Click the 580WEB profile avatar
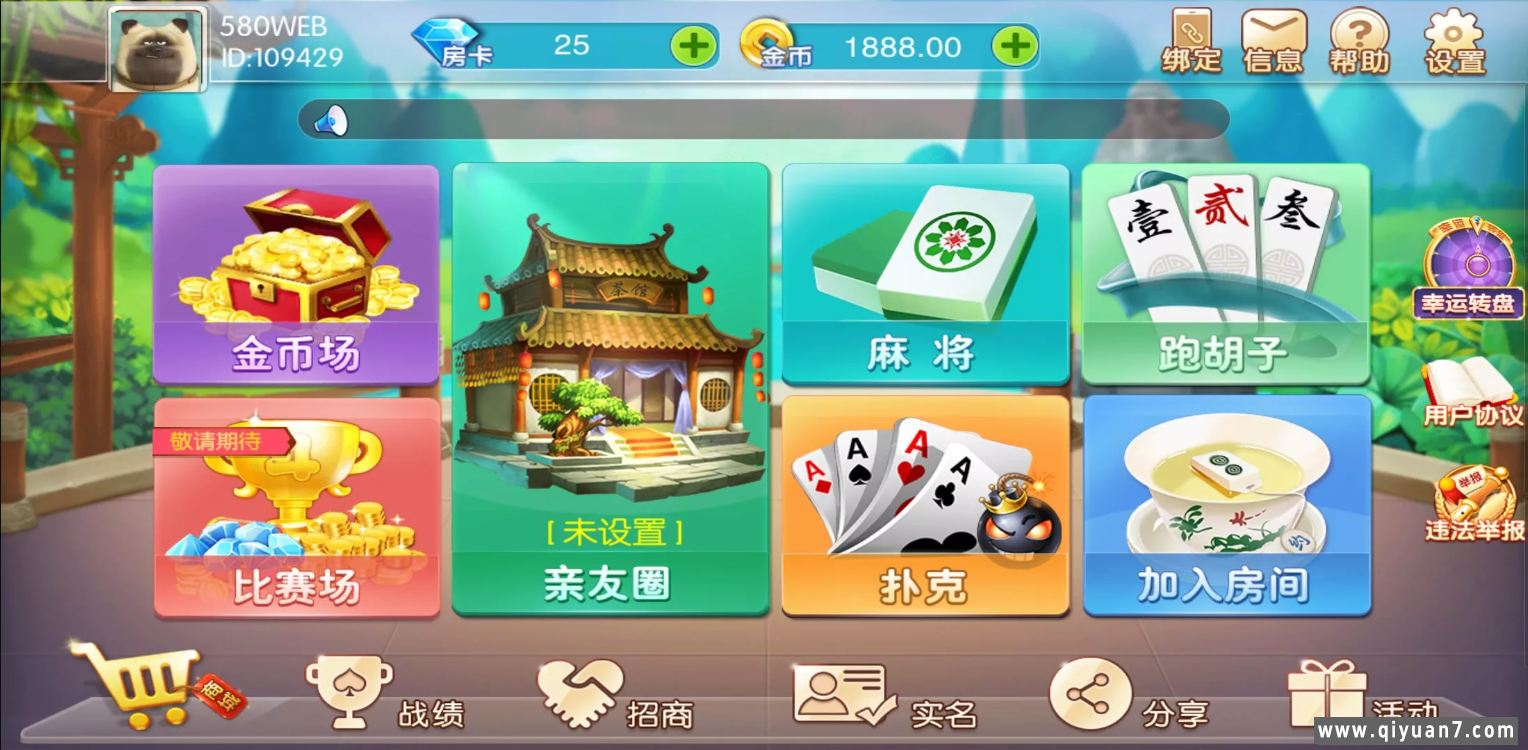 pyautogui.click(x=156, y=50)
